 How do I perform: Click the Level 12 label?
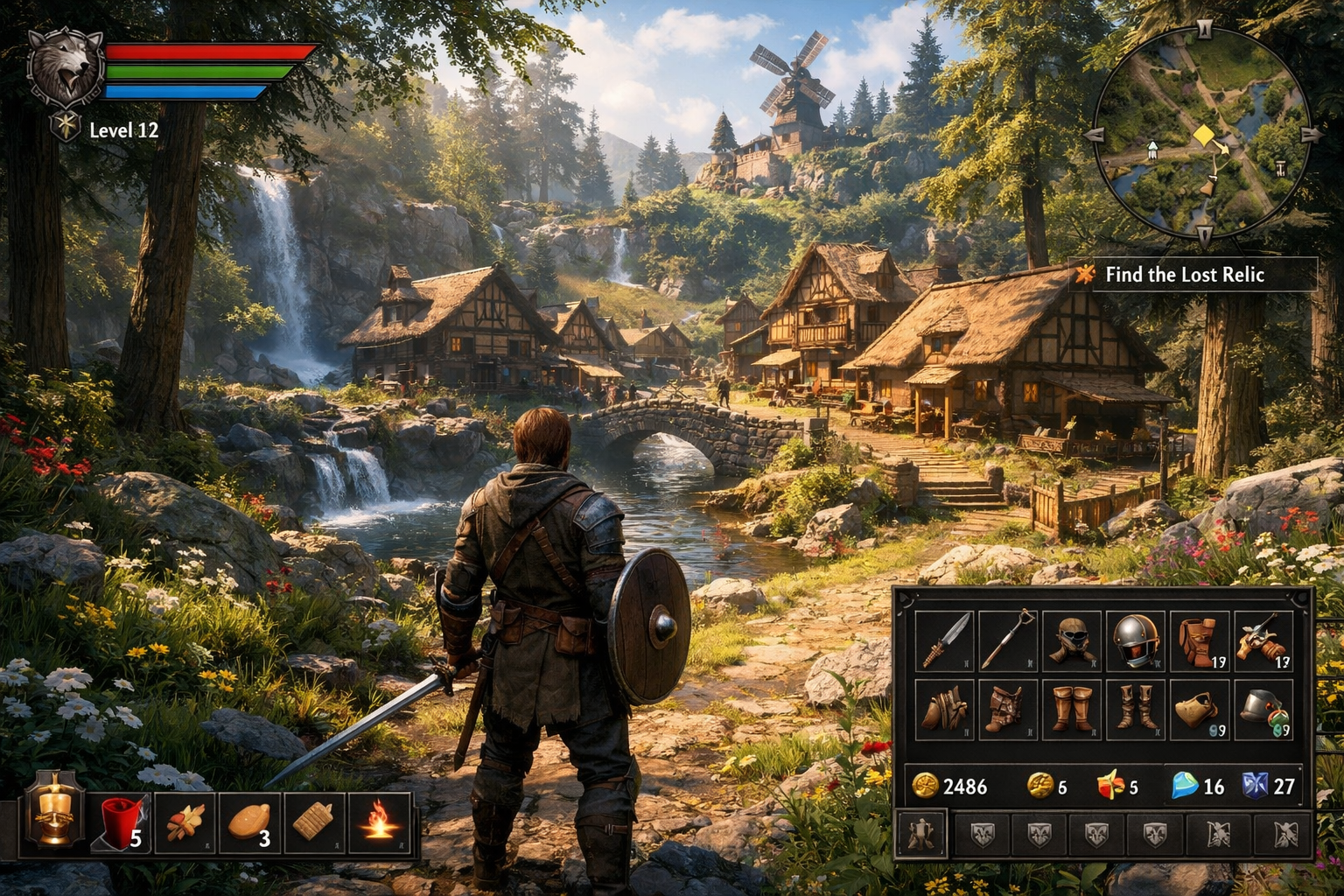(122, 131)
